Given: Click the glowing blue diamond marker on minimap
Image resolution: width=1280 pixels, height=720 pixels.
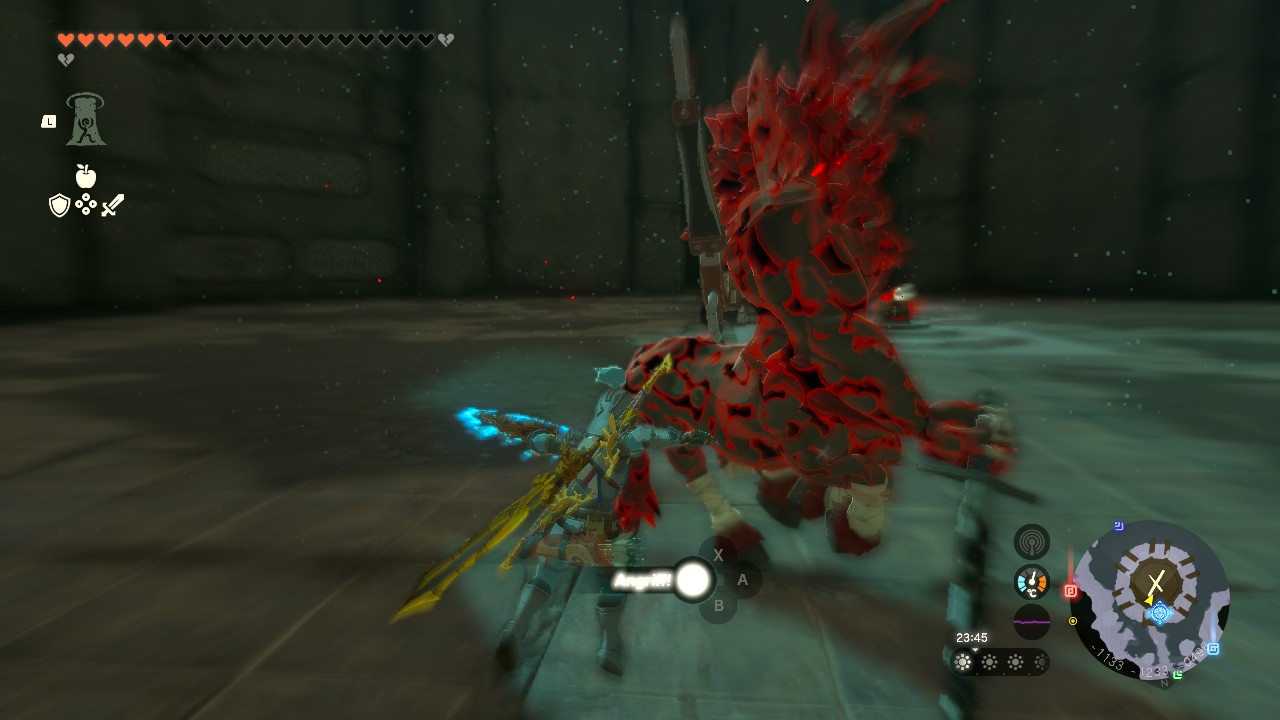Looking at the screenshot, I should [x=1159, y=612].
